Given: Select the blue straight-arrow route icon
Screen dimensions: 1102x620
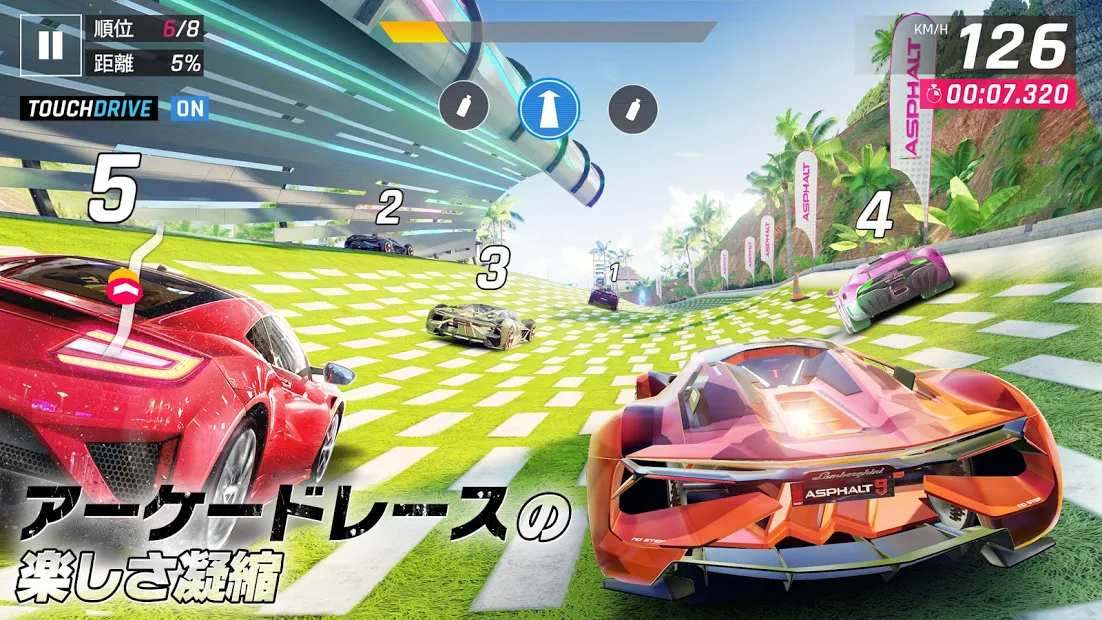Looking at the screenshot, I should [x=549, y=106].
